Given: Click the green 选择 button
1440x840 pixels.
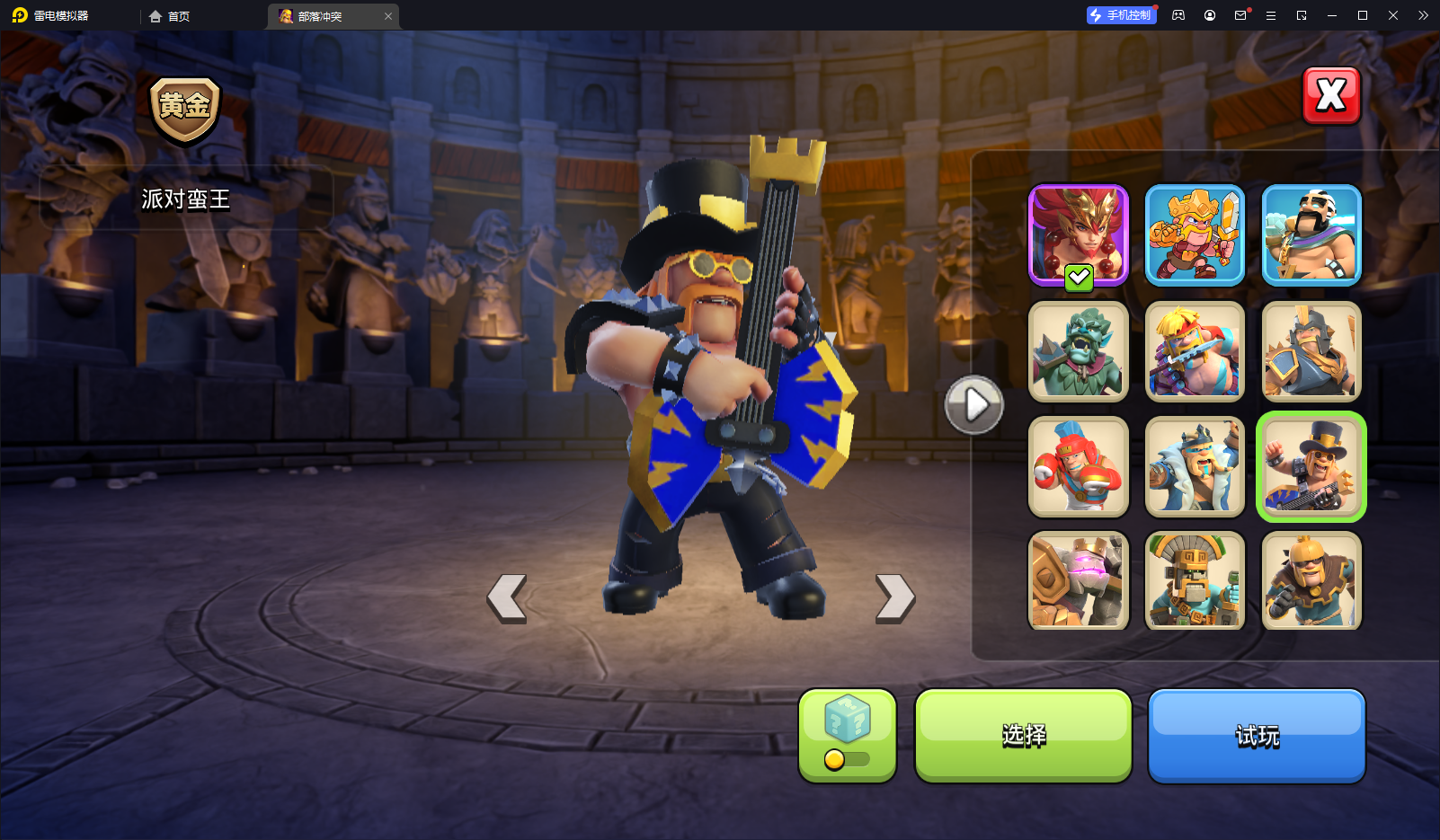Looking at the screenshot, I should (1023, 736).
